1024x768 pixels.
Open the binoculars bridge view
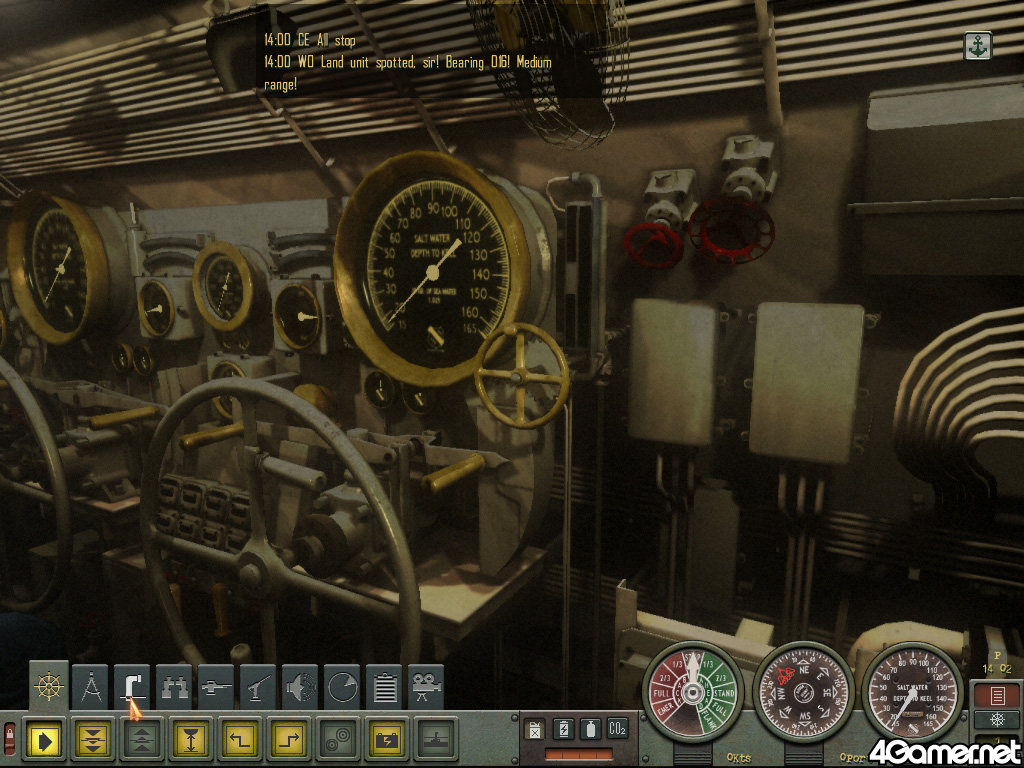[175, 687]
